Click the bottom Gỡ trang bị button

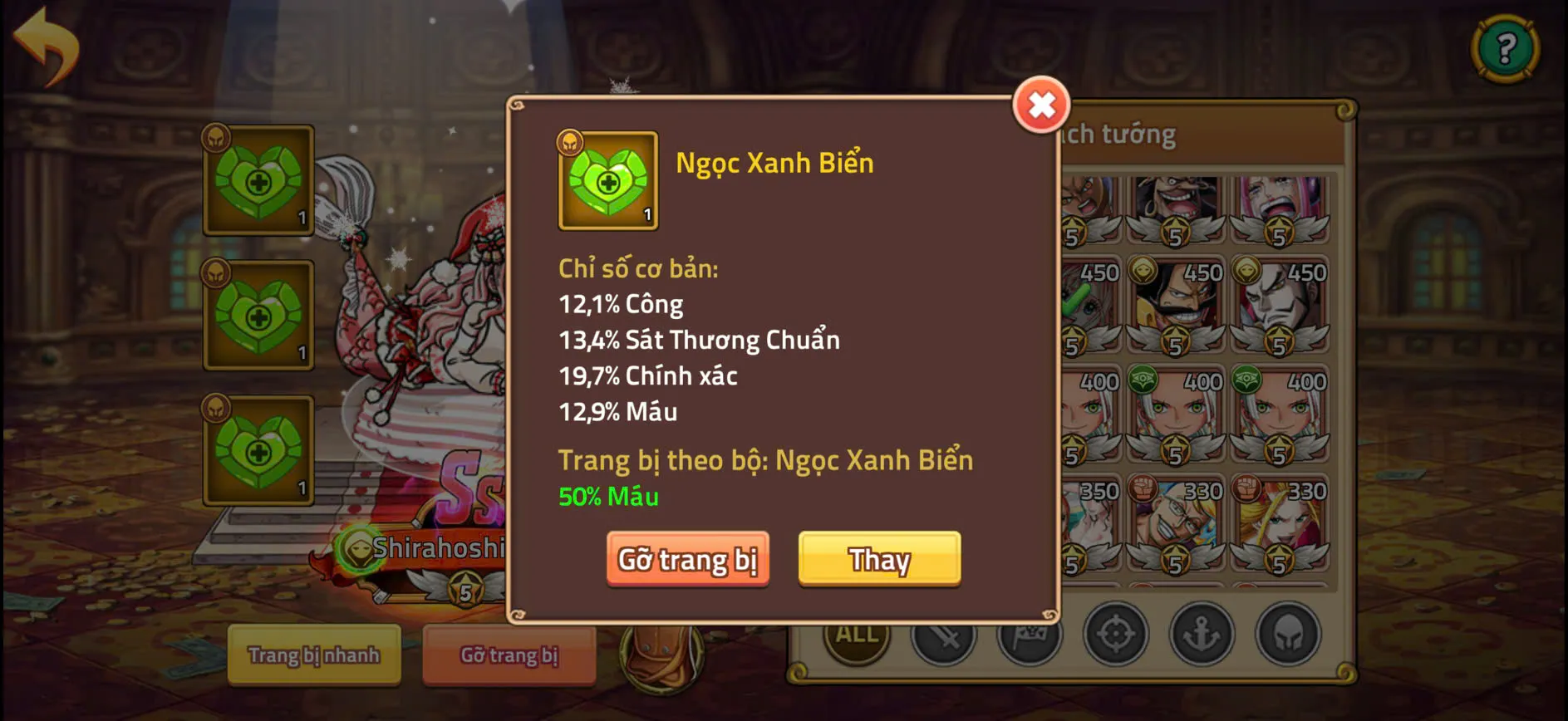(509, 655)
